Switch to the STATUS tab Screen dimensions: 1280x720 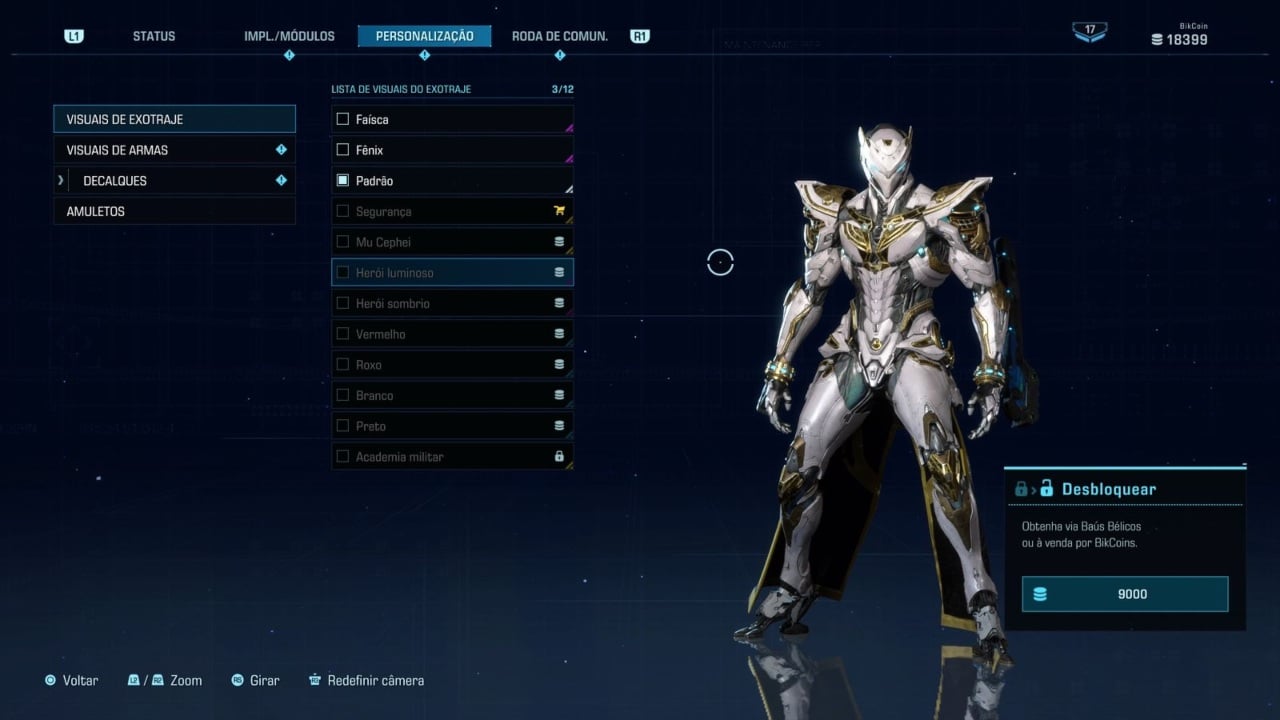coord(154,36)
